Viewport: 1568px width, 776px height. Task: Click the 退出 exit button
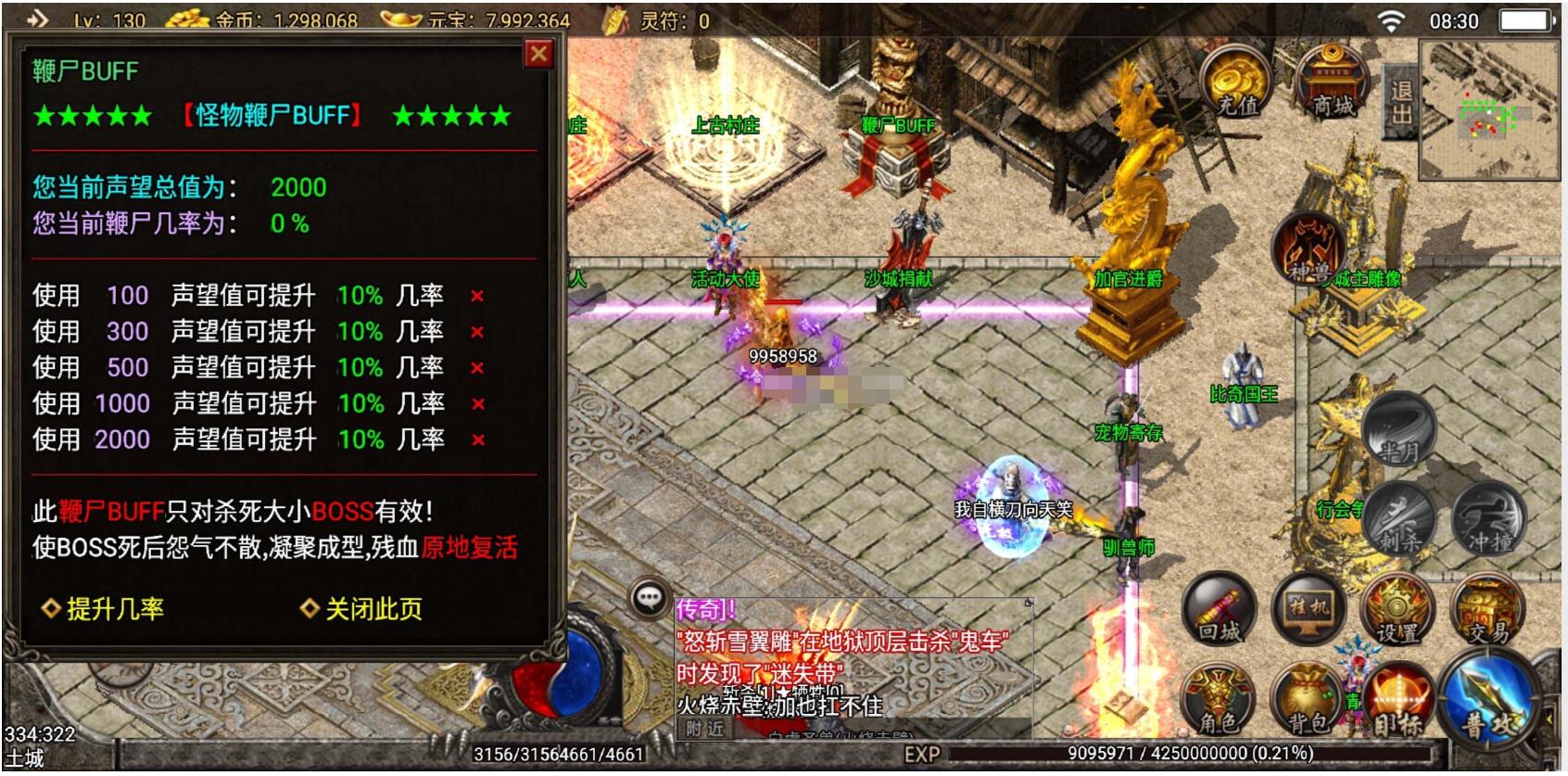tap(1400, 102)
